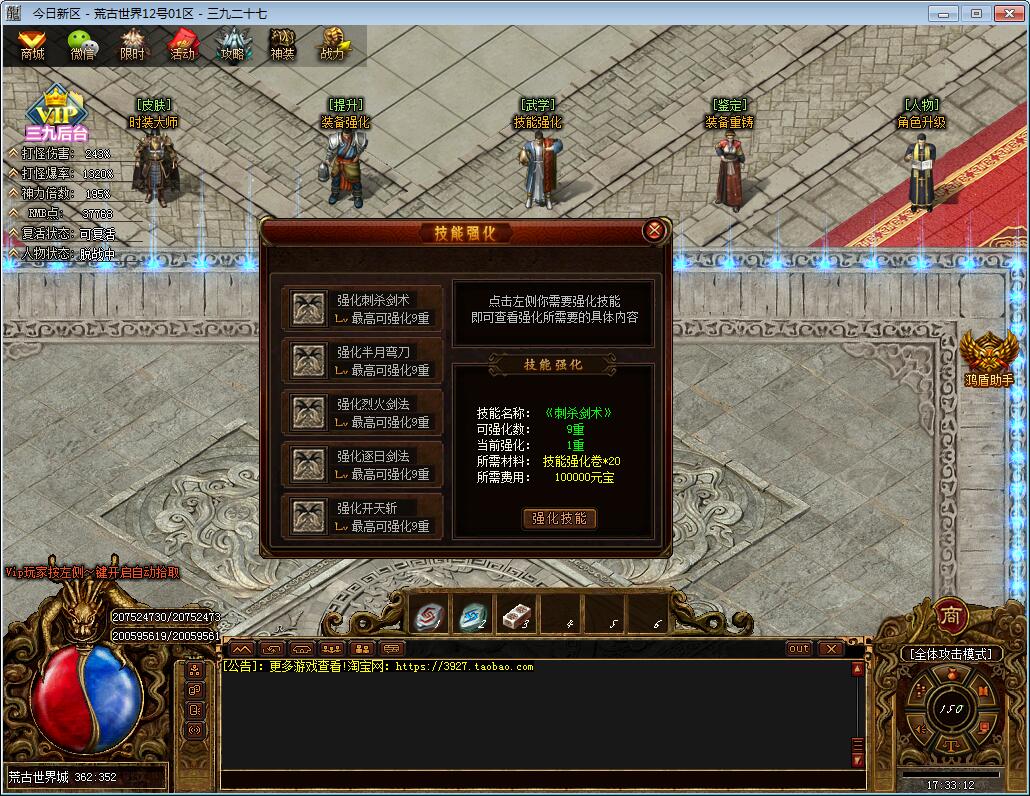
Task: Choose the 强化半月弯刀 skill entry
Action: pos(362,360)
